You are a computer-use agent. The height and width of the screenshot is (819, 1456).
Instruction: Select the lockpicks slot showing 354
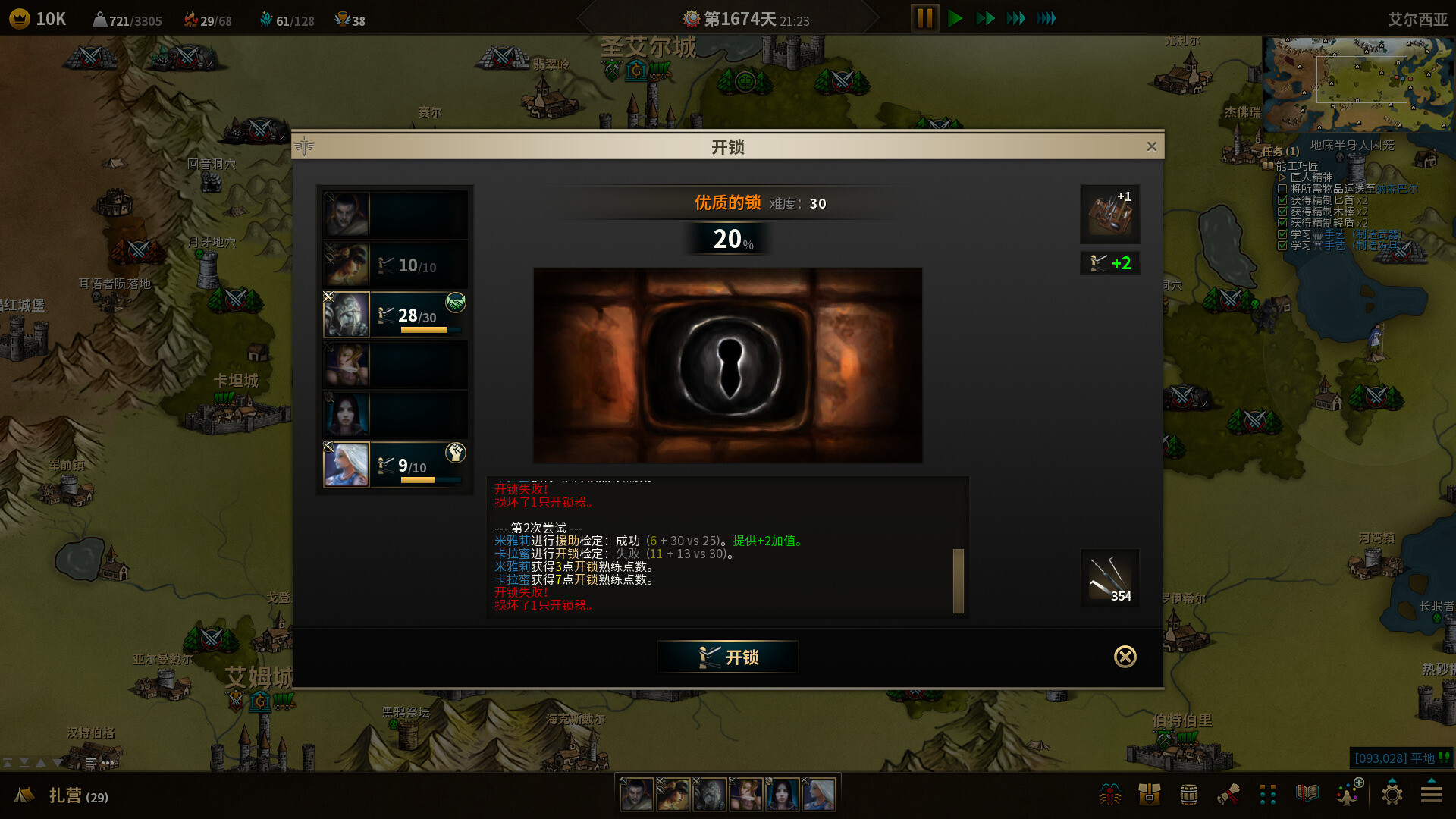[1109, 578]
